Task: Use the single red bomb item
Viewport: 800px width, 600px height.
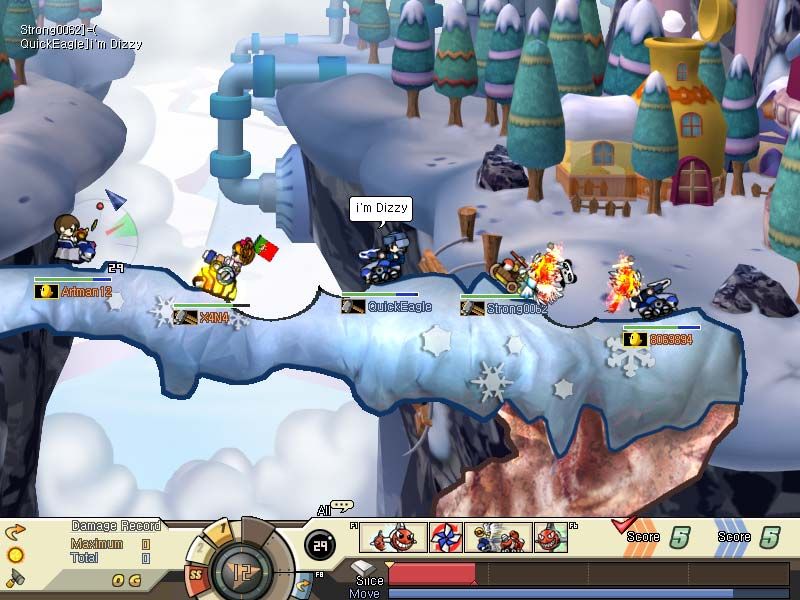Action: coord(550,538)
